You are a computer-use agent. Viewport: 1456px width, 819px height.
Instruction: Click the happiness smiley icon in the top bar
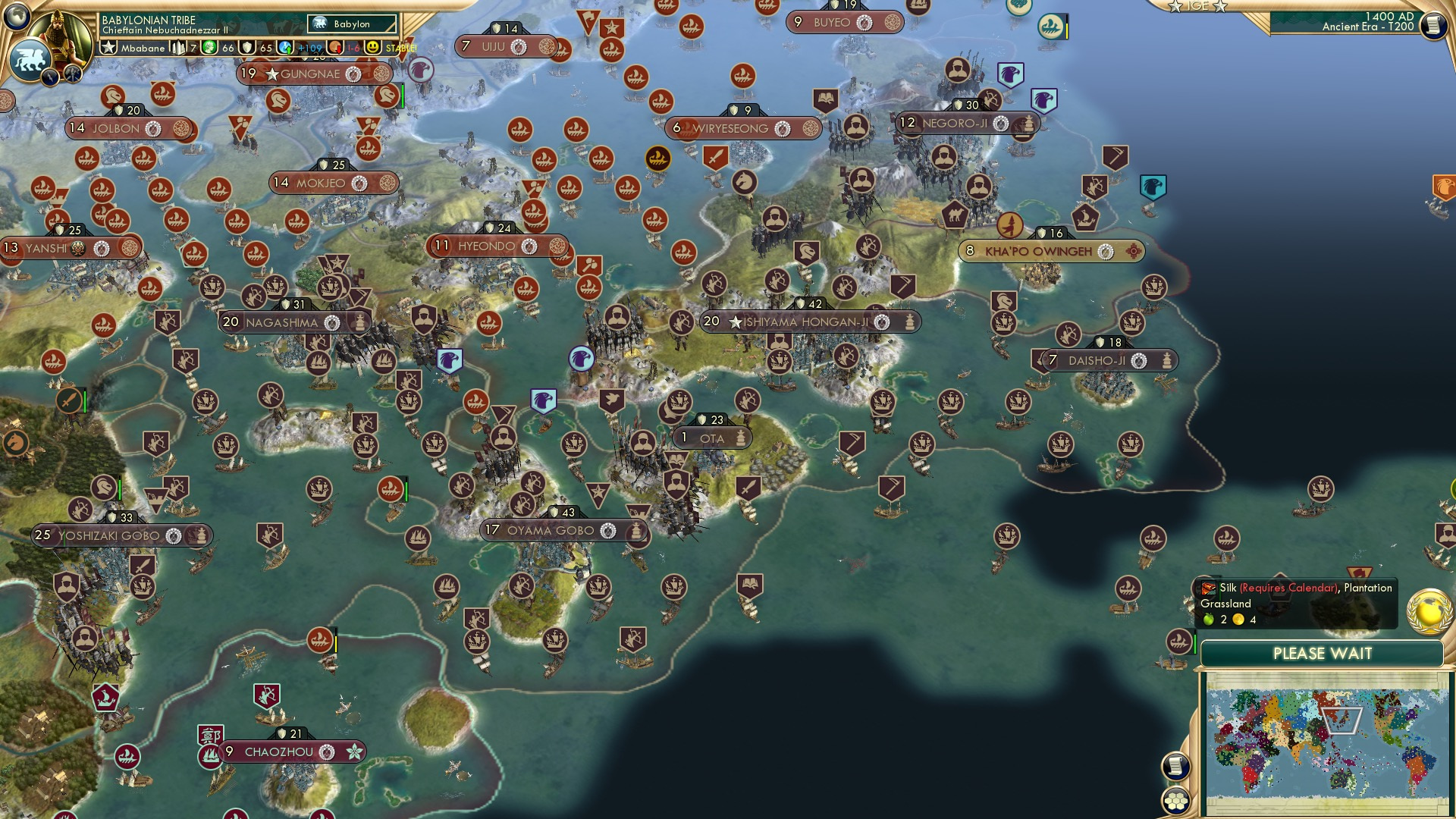click(x=375, y=48)
